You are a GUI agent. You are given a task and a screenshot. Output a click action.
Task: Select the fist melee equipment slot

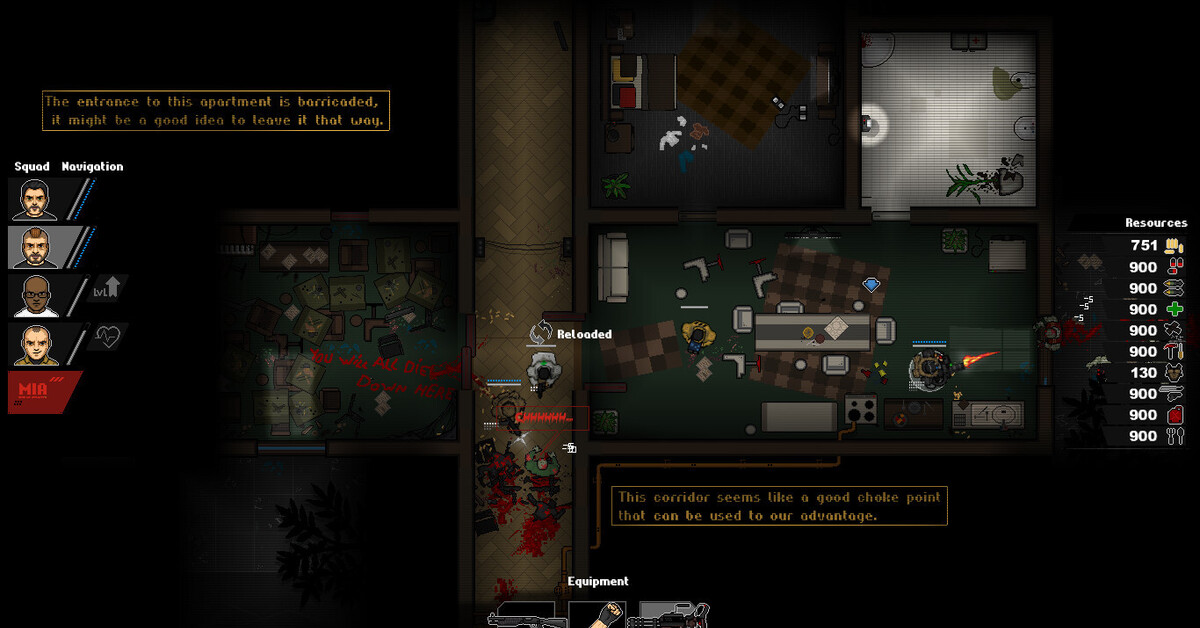[x=597, y=614]
